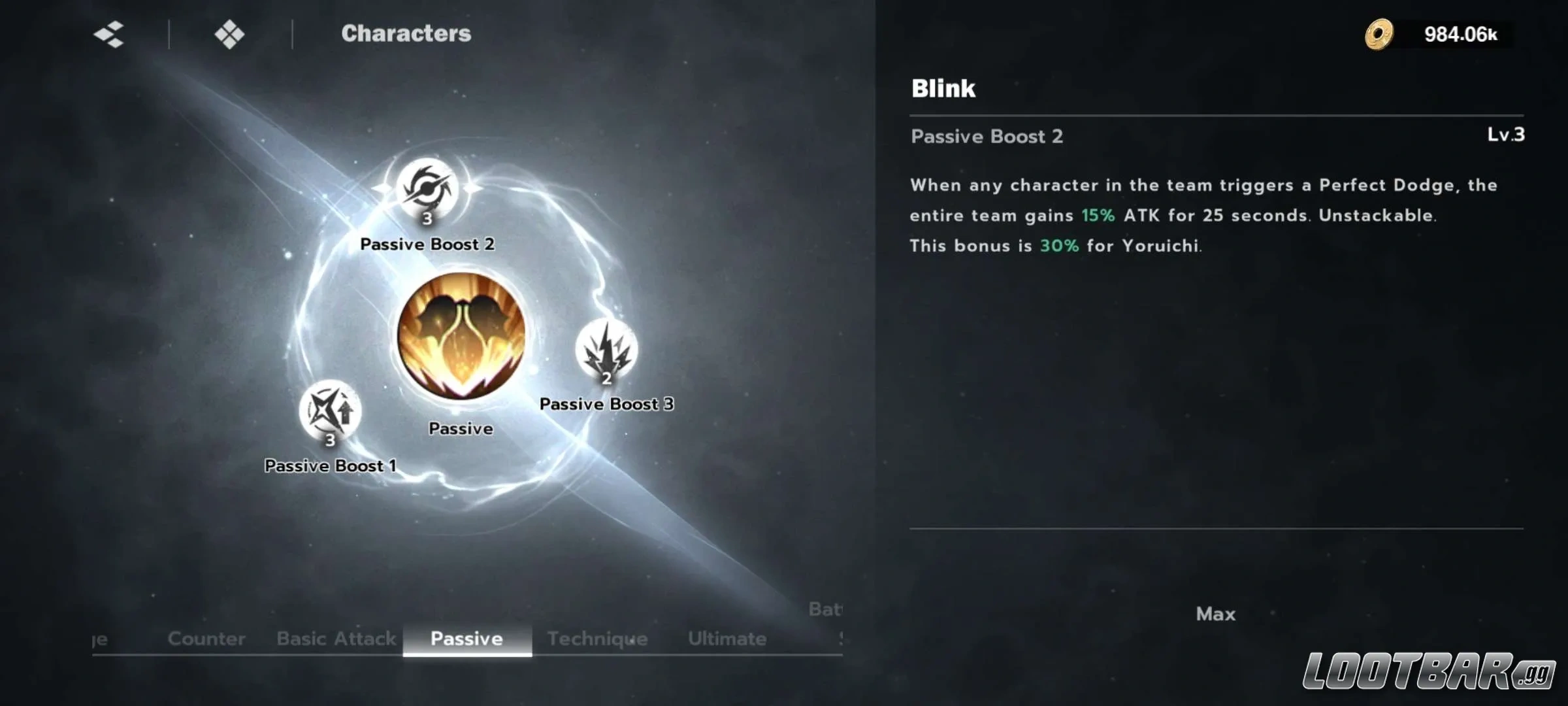This screenshot has width=1568, height=706.
Task: Click the Max upgrade button
Action: (x=1215, y=614)
